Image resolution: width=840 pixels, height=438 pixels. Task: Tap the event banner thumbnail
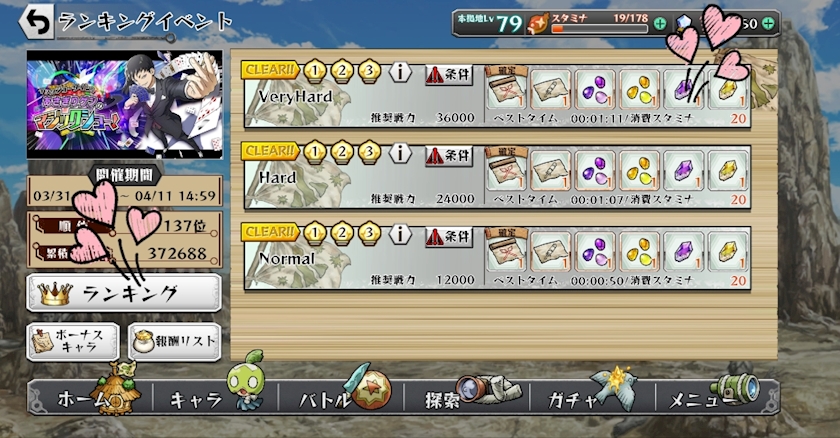[124, 105]
